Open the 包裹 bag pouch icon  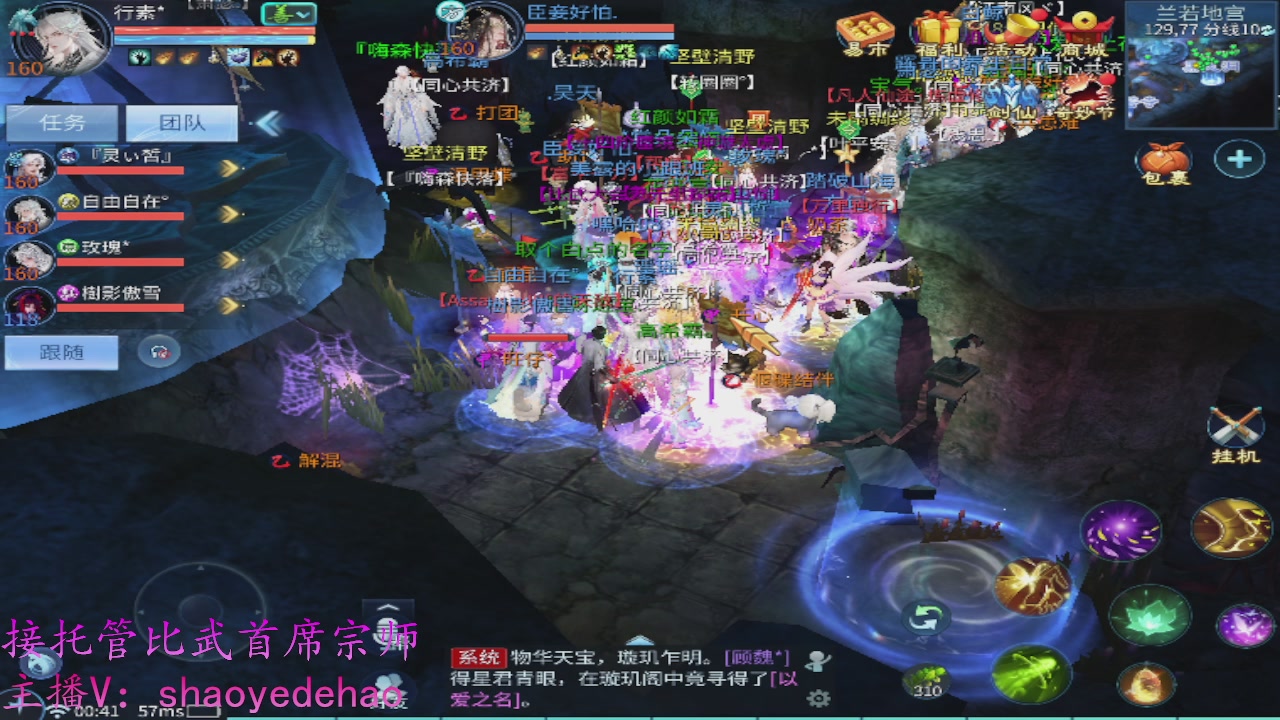click(1162, 158)
